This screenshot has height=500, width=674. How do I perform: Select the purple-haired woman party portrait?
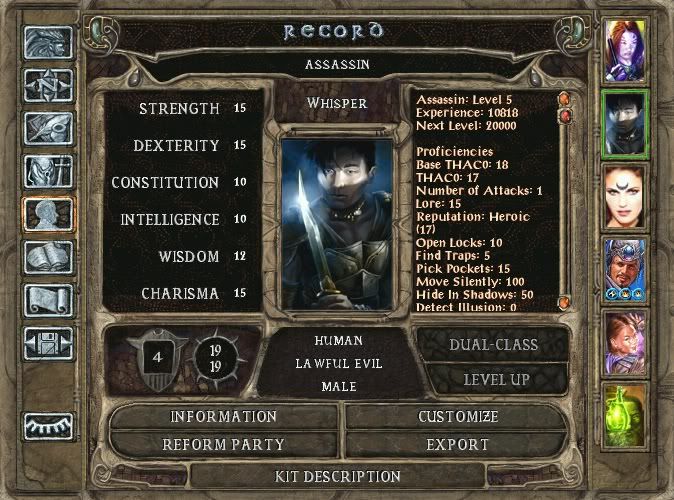coord(627,49)
